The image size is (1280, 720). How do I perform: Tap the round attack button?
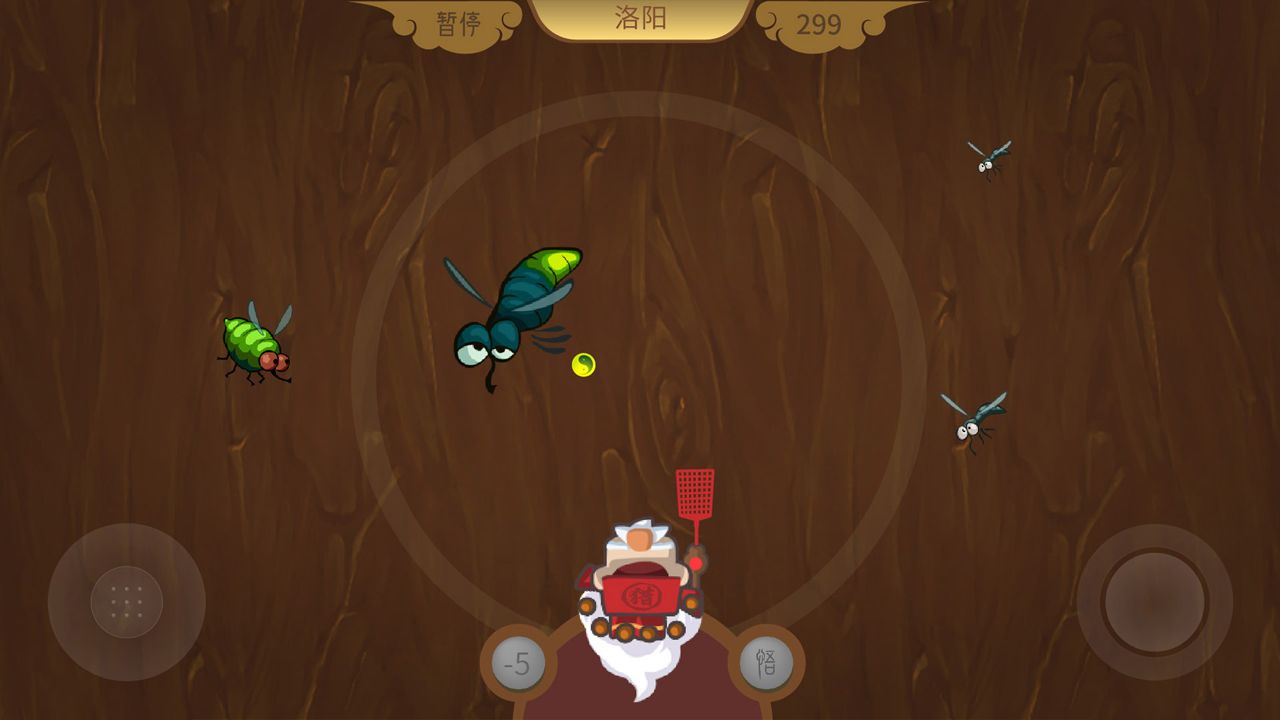(x=1154, y=602)
